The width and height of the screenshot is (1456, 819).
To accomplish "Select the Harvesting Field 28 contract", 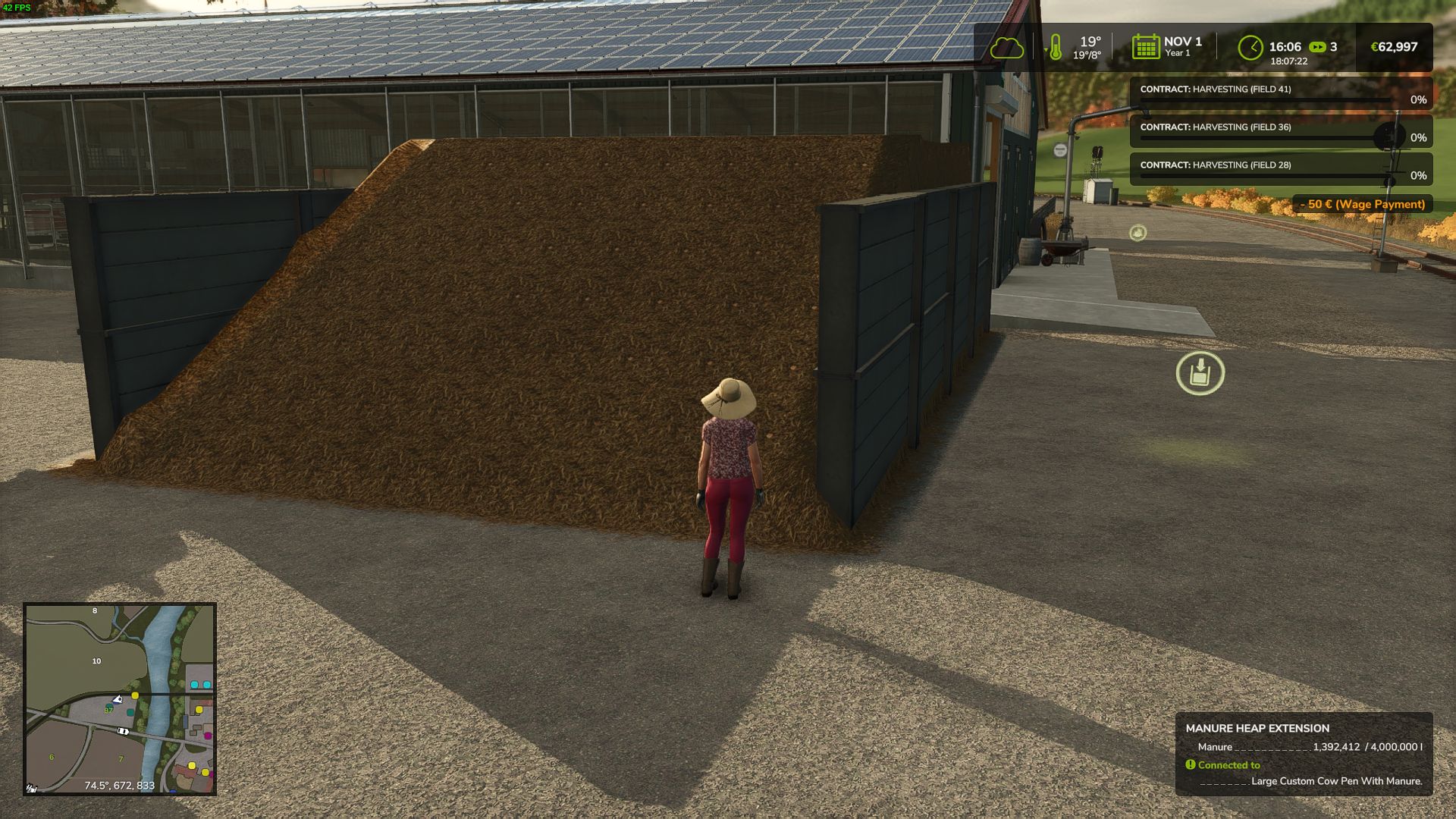I will point(1280,170).
